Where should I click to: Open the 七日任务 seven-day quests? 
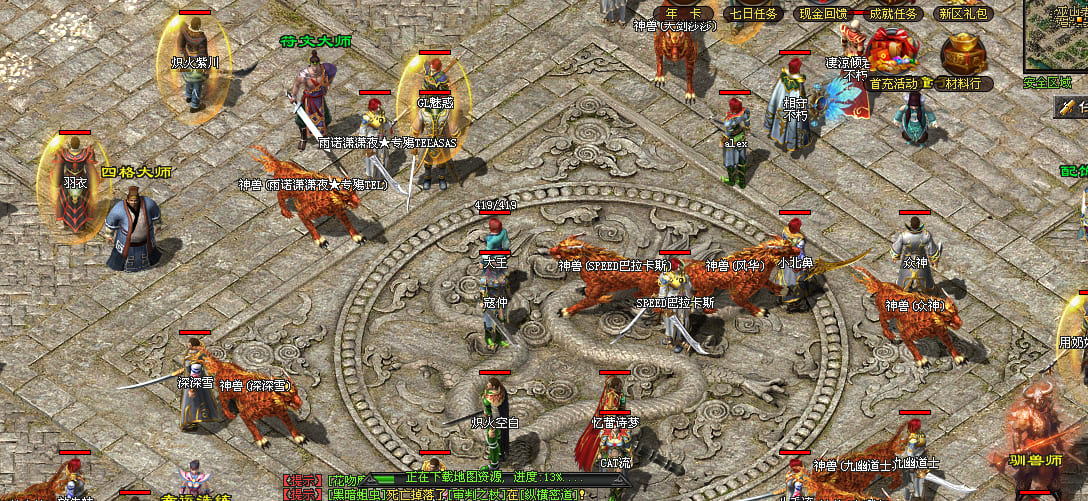tap(752, 13)
